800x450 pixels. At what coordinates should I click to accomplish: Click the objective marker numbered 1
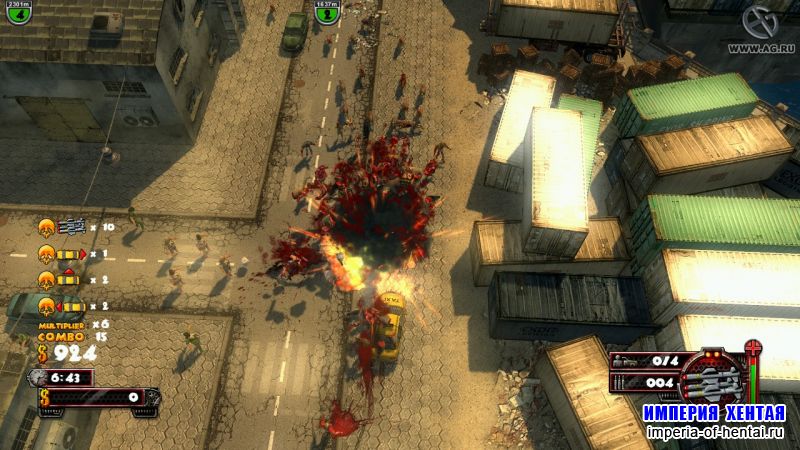tap(328, 17)
